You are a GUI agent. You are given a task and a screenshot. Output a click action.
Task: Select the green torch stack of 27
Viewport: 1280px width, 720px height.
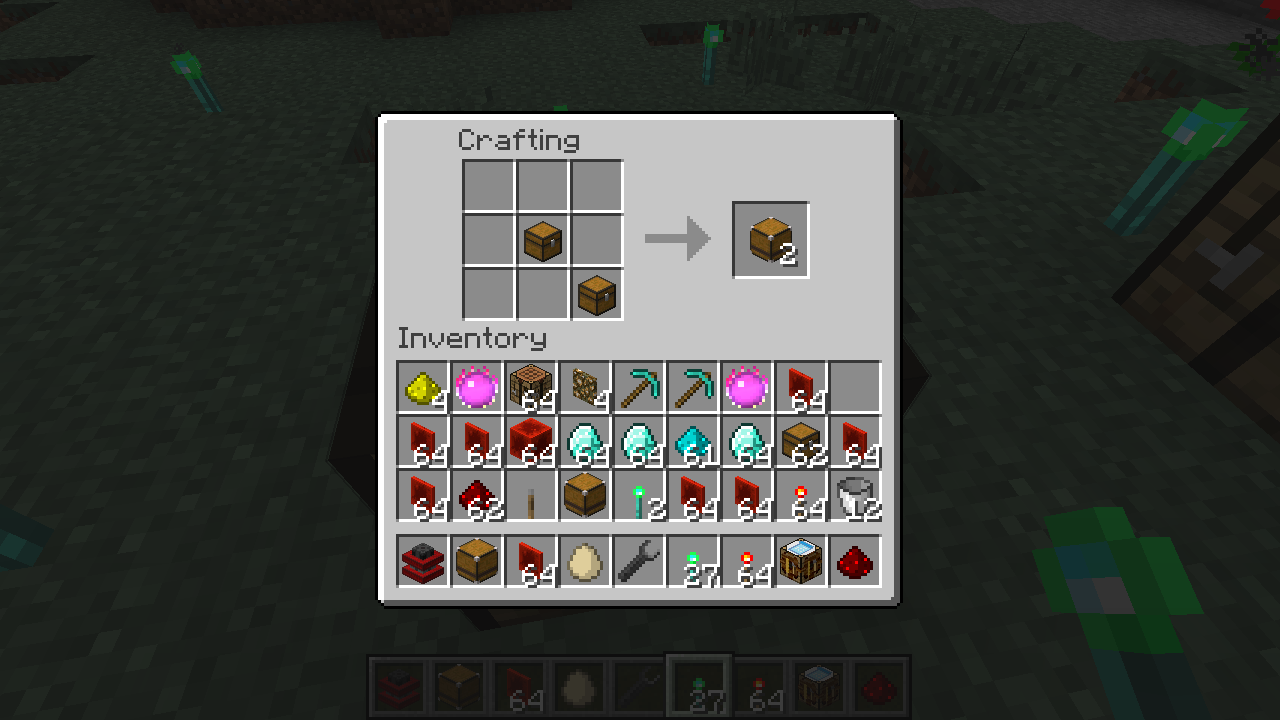(x=693, y=561)
